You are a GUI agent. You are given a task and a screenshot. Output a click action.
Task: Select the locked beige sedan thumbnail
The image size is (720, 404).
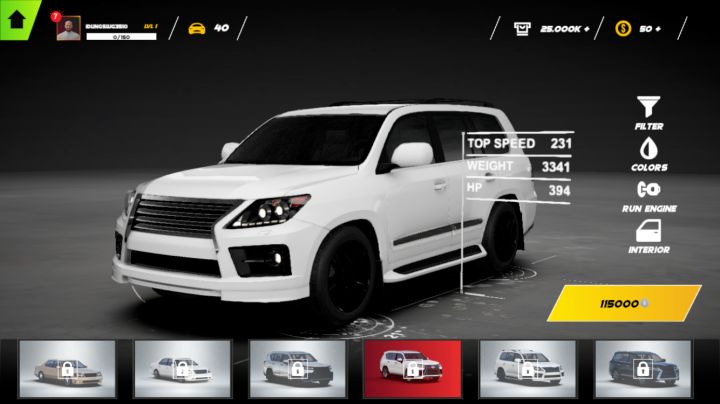[x=67, y=369]
